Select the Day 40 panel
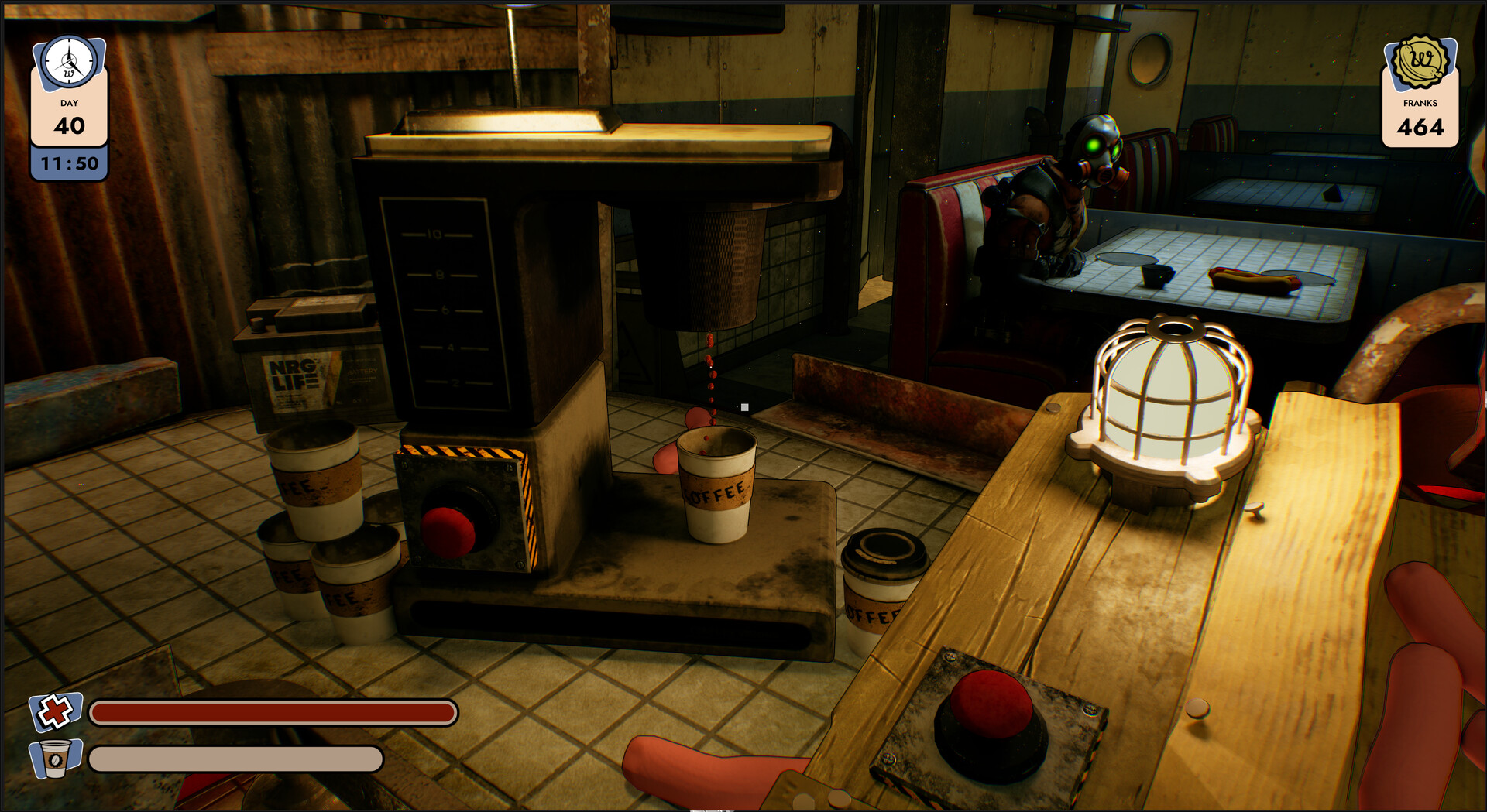The image size is (1487, 812). pyautogui.click(x=68, y=120)
